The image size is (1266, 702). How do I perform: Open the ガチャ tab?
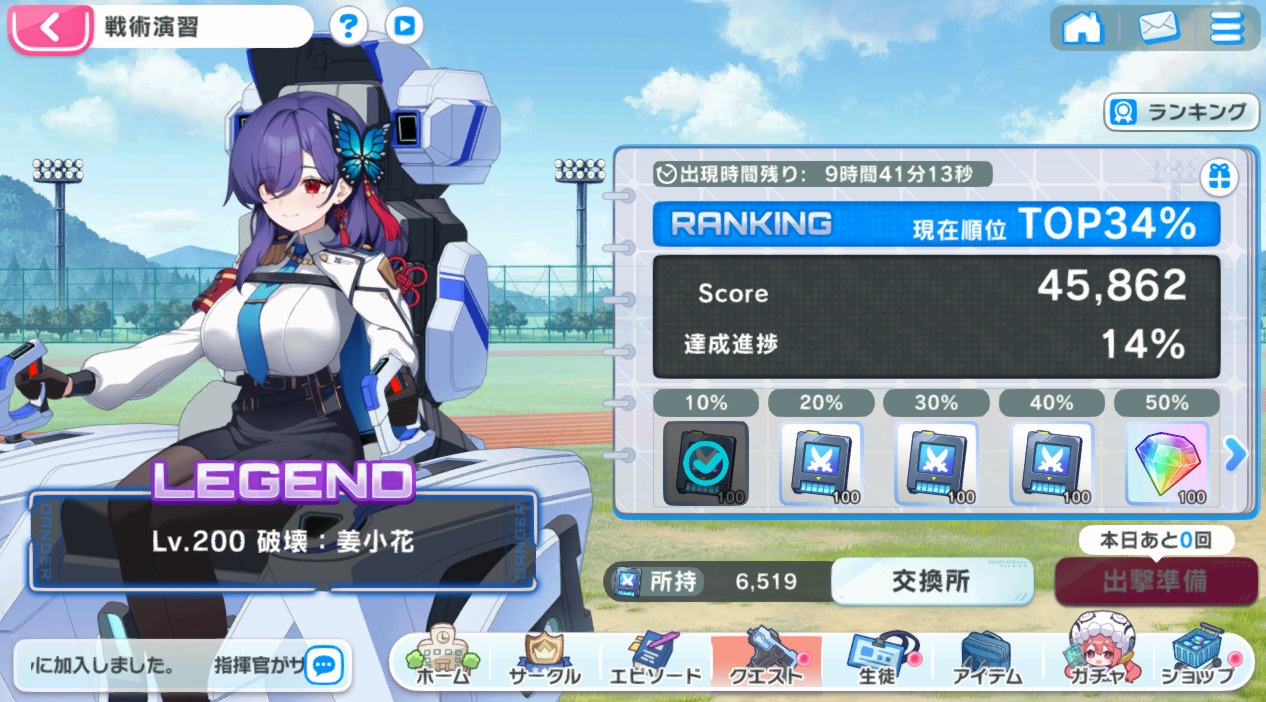[1096, 660]
